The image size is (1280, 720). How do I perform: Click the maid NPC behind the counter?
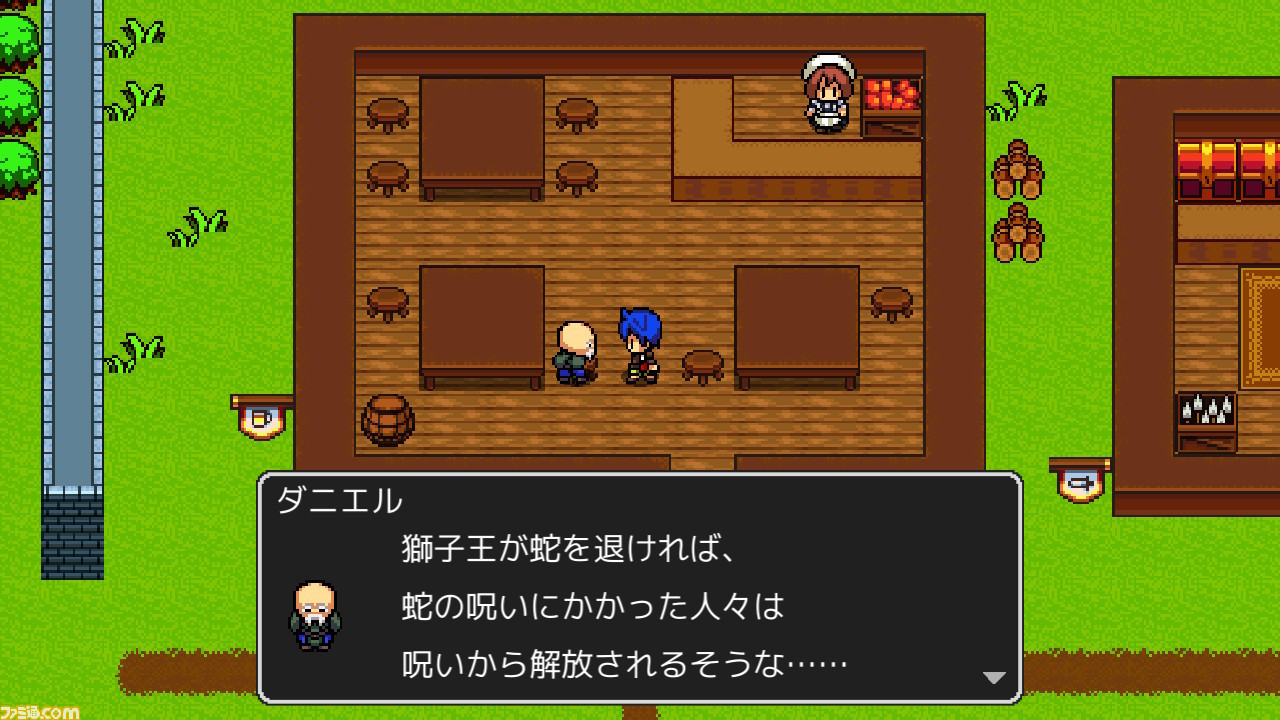(826, 95)
